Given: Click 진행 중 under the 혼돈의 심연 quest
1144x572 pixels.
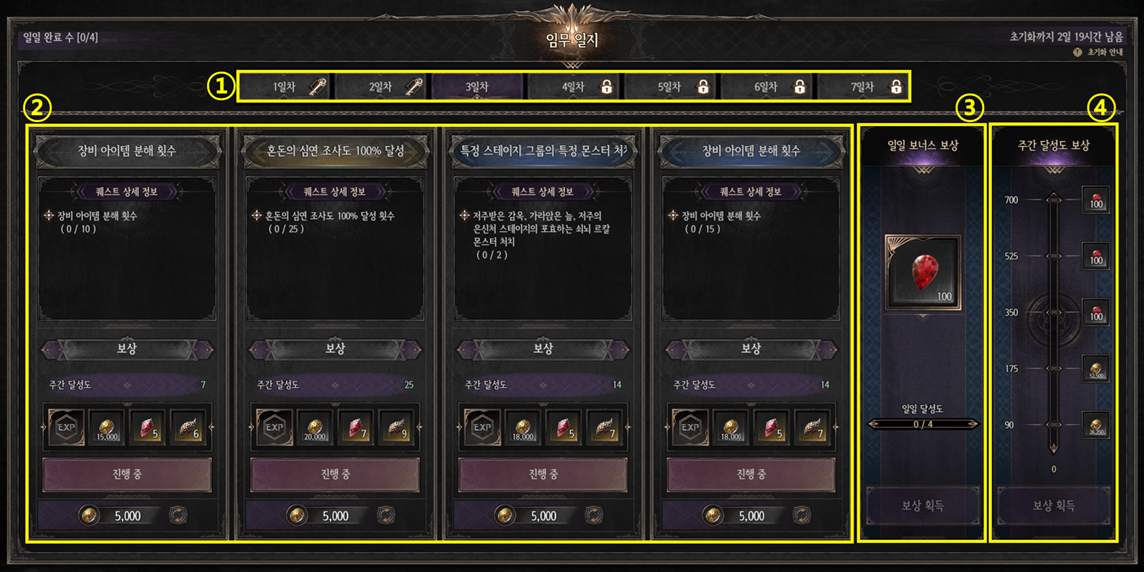Looking at the screenshot, I should click(335, 474).
